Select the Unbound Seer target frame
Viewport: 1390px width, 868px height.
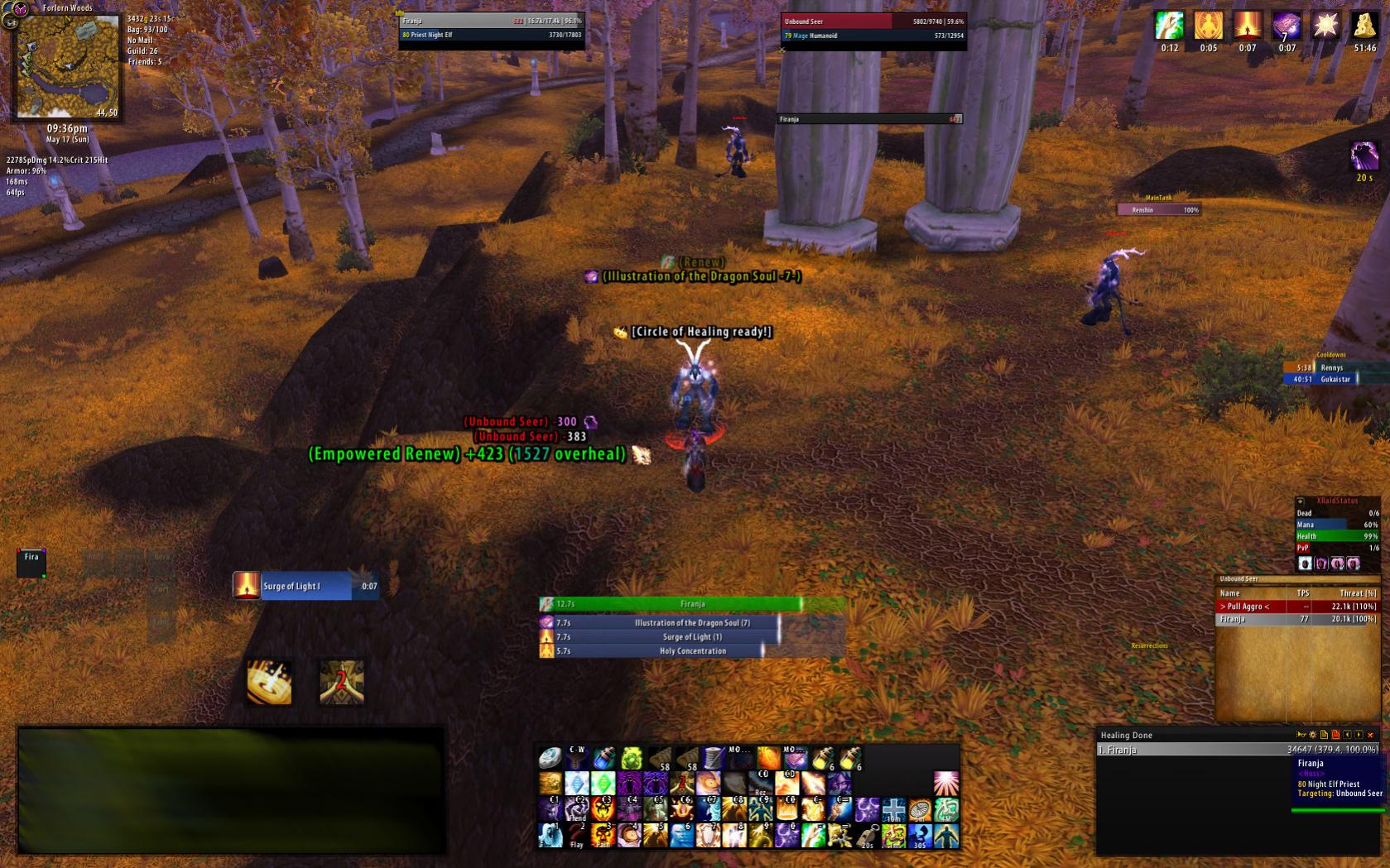[x=873, y=28]
